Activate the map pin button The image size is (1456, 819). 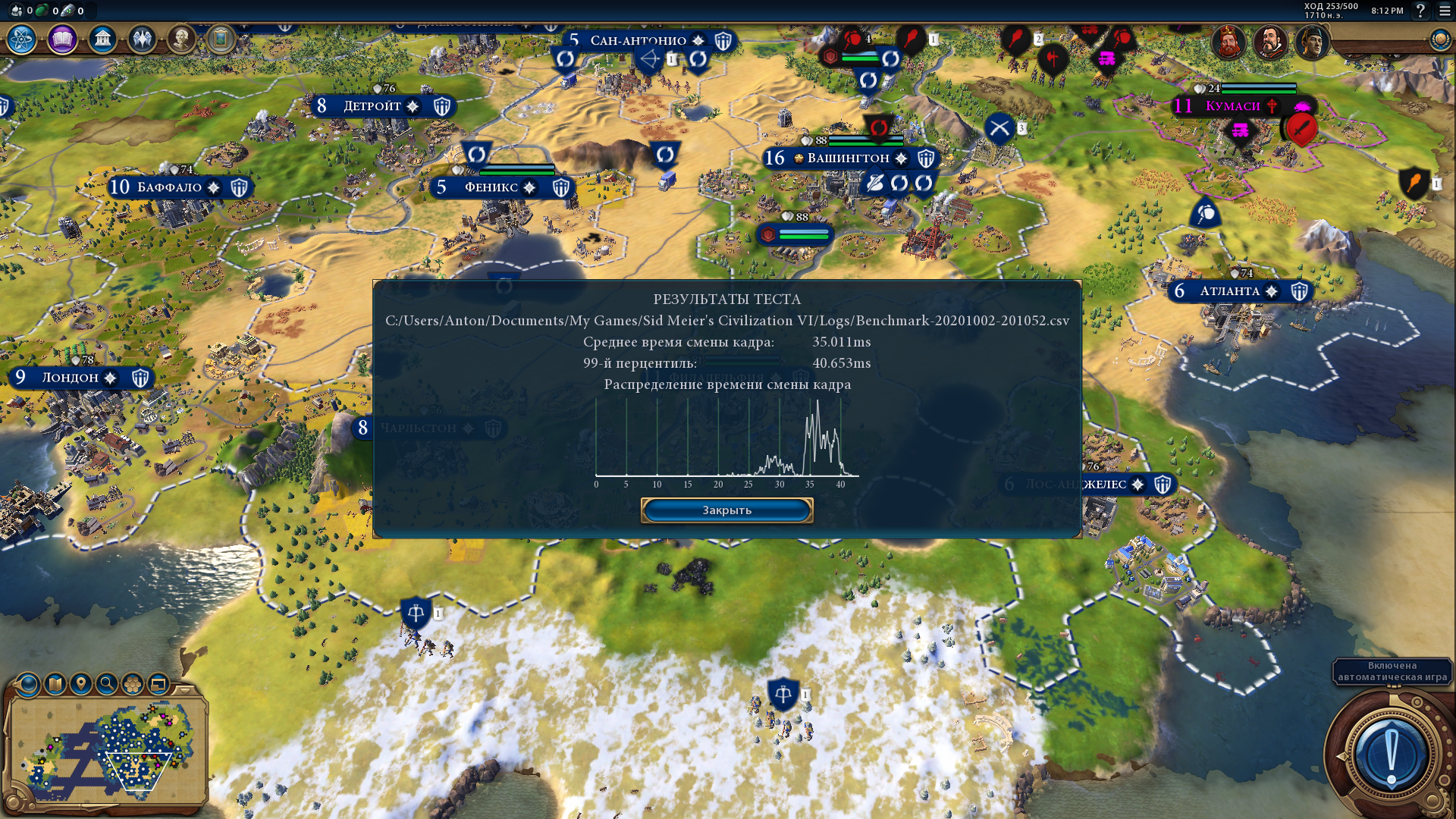(81, 684)
